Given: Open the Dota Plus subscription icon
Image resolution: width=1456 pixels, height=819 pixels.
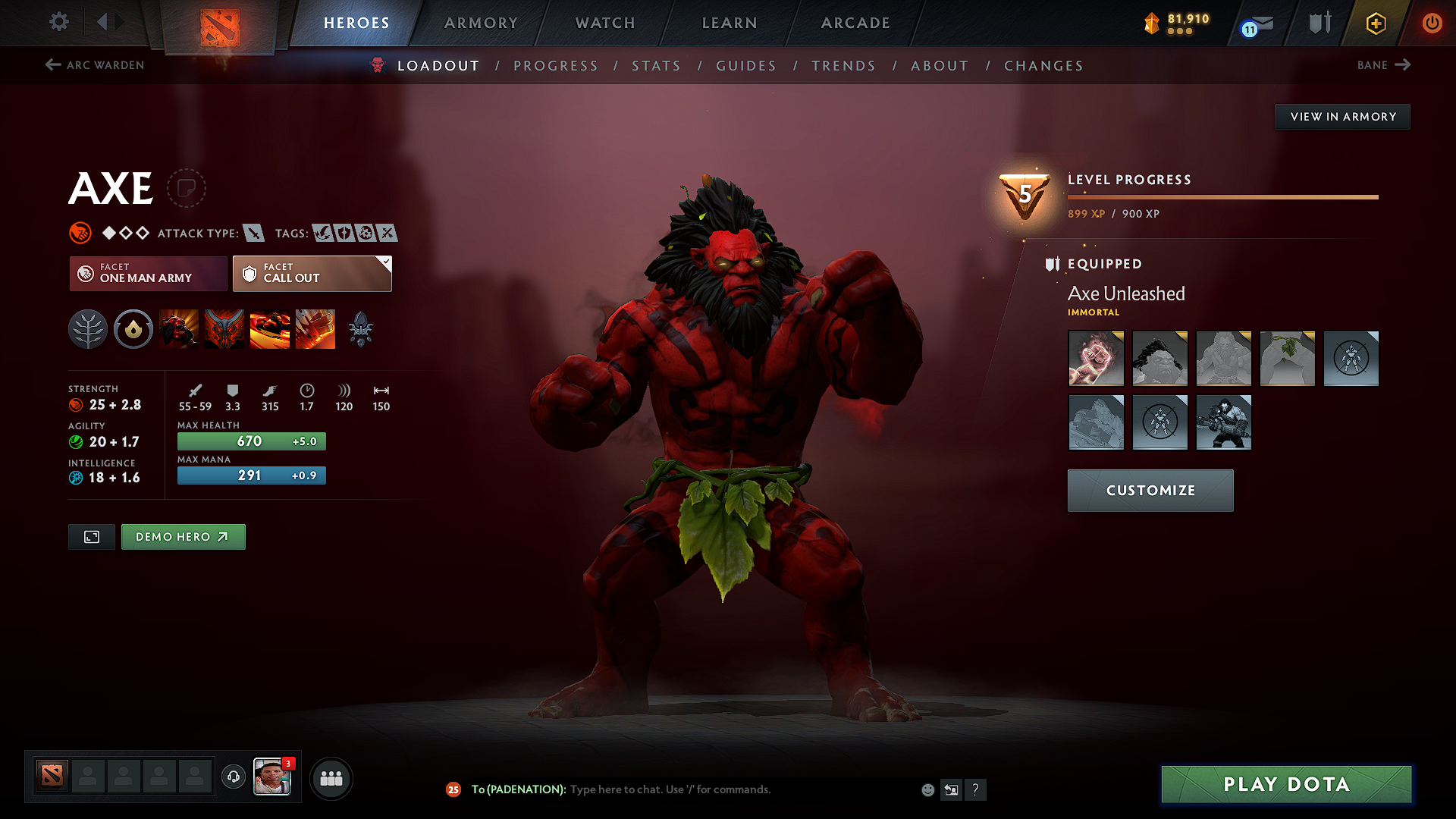Looking at the screenshot, I should click(1375, 23).
